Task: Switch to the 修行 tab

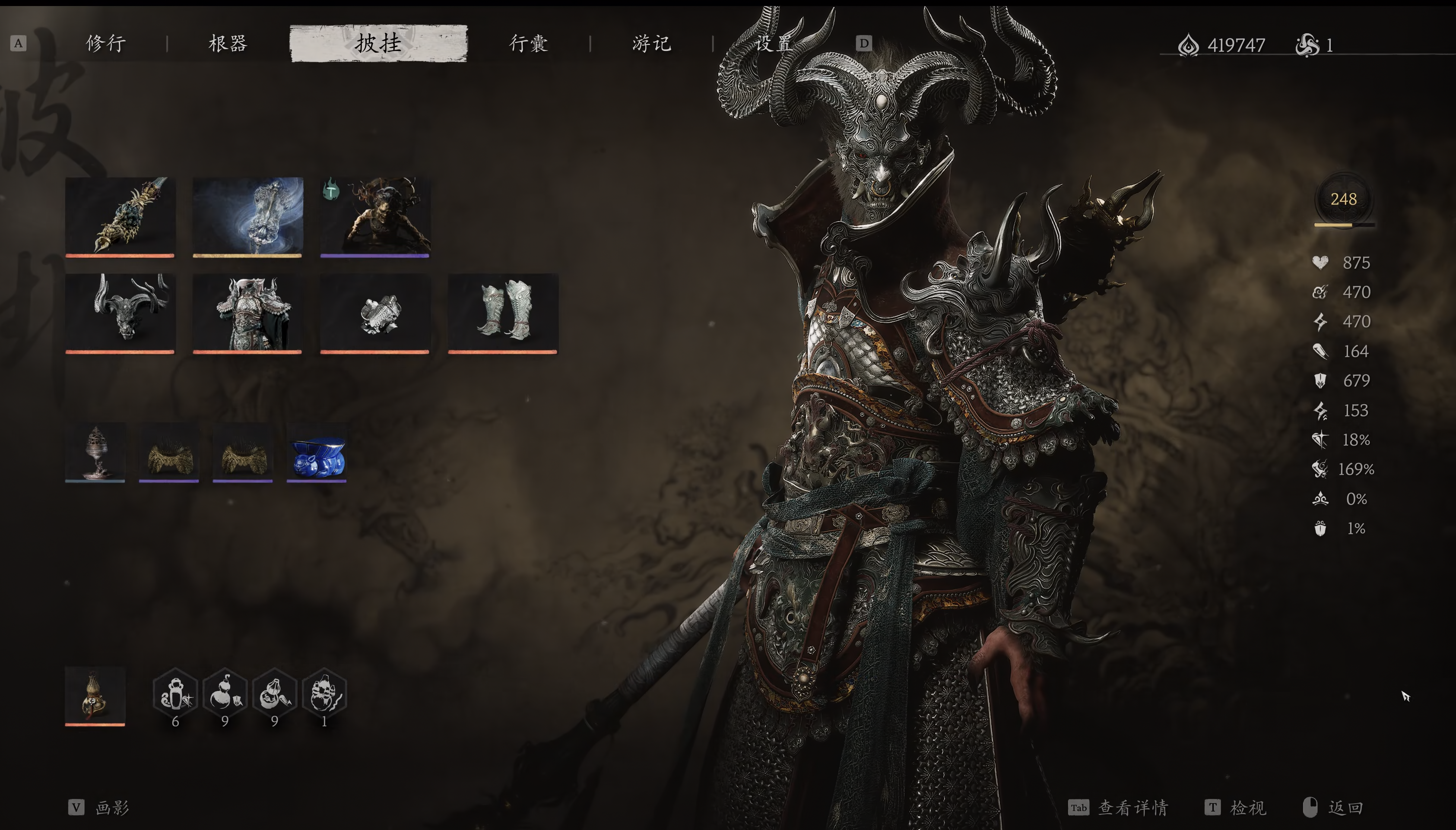Action: tap(106, 43)
